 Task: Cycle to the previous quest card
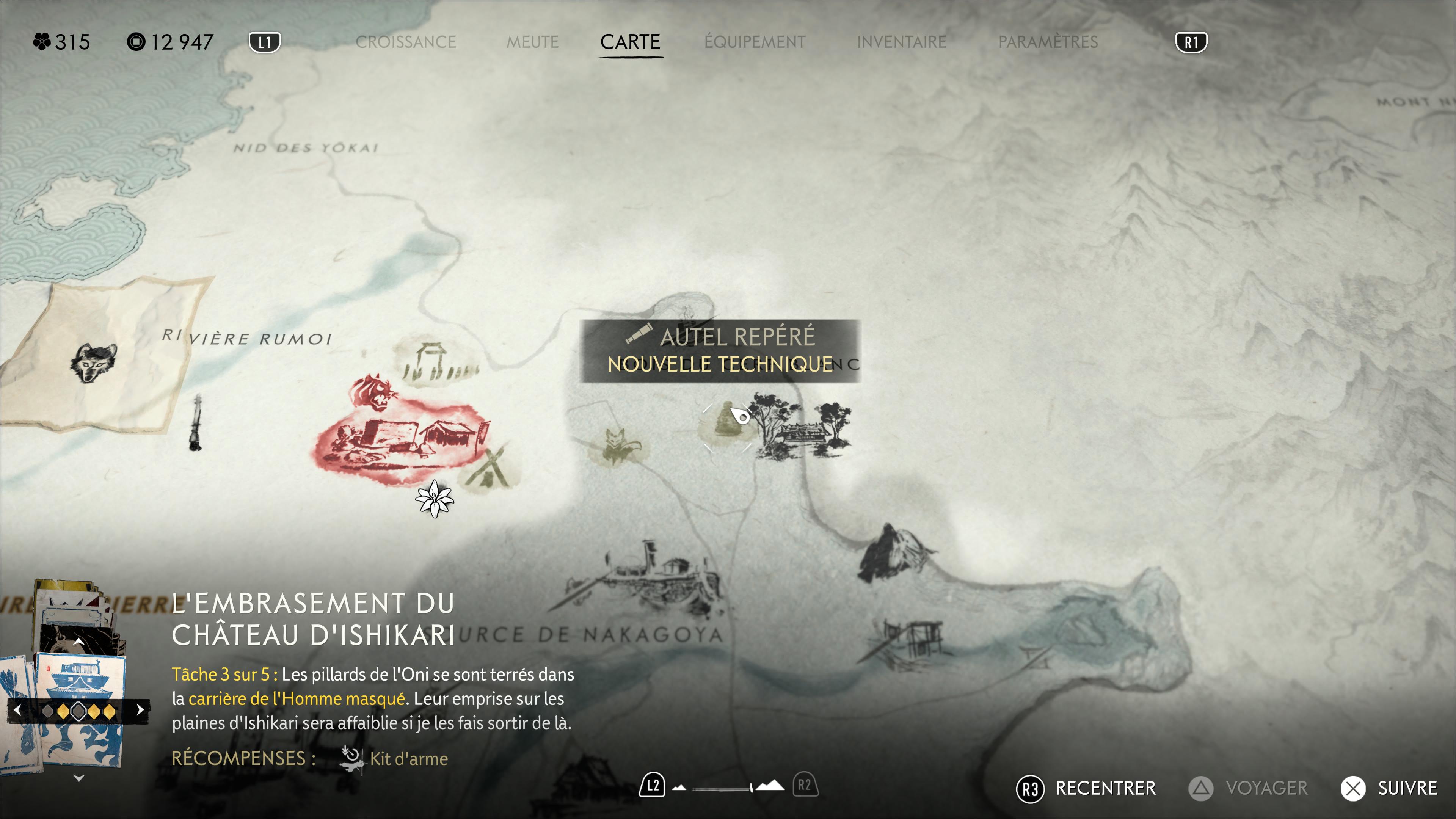17,710
